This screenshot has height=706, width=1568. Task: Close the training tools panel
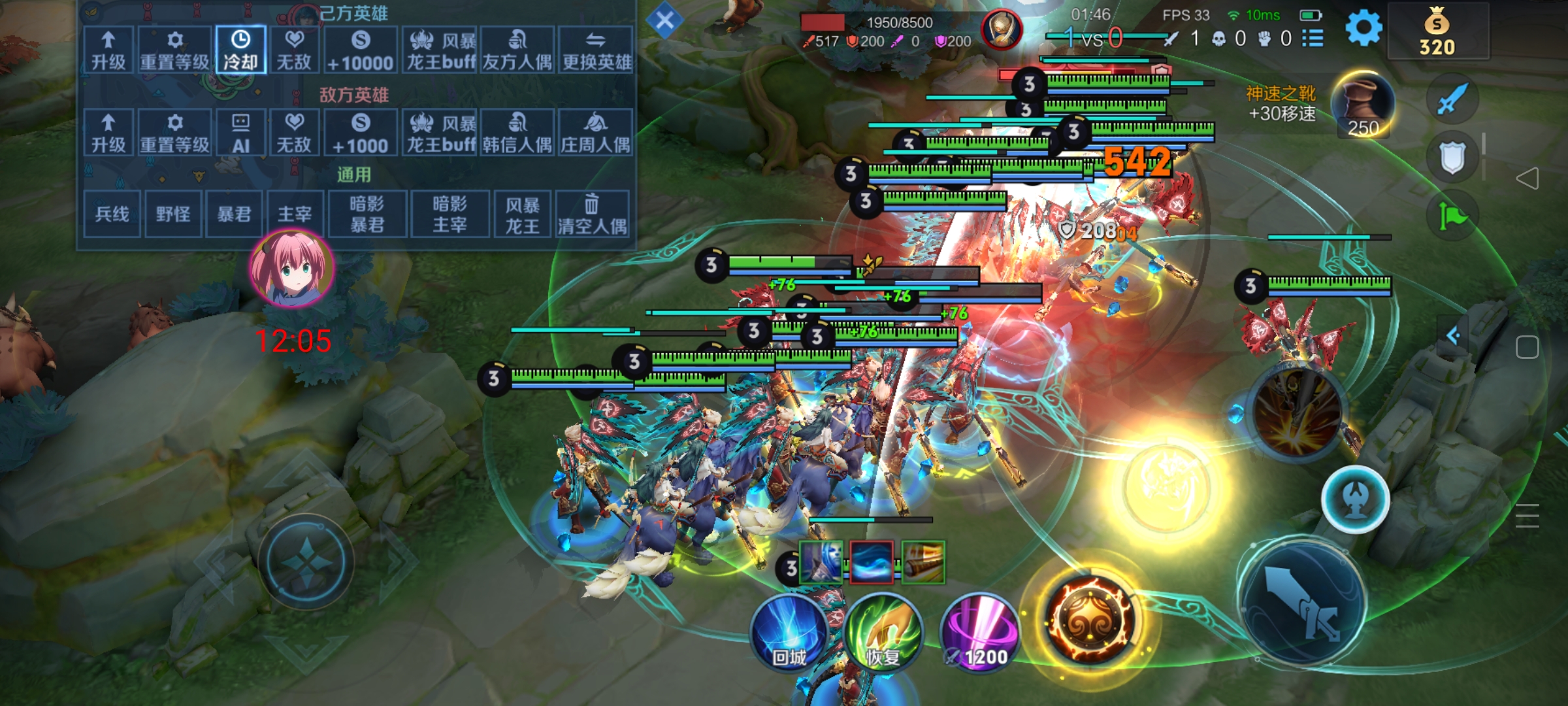click(x=664, y=20)
